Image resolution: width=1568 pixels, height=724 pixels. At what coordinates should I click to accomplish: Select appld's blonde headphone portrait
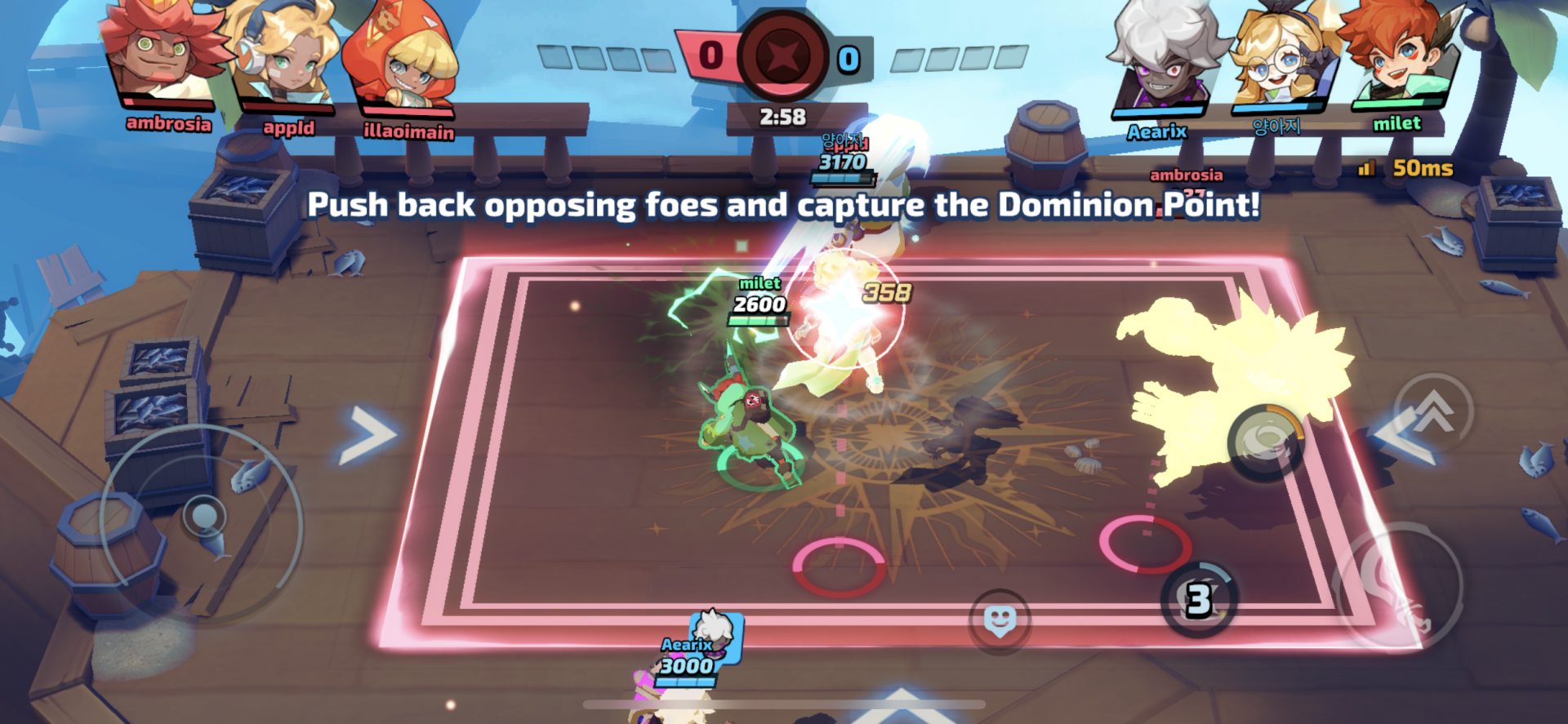point(286,59)
